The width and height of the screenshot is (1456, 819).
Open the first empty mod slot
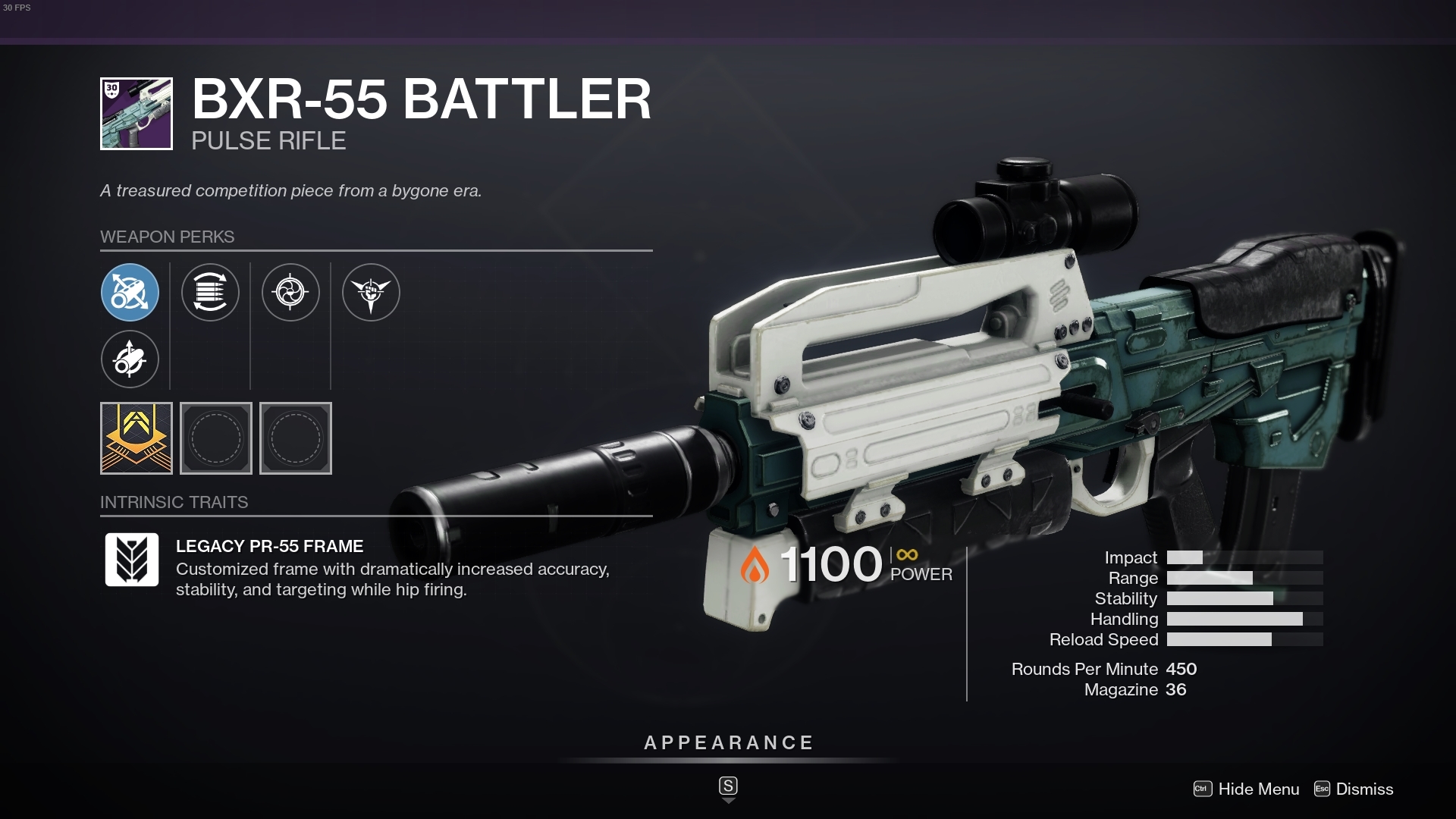point(216,438)
